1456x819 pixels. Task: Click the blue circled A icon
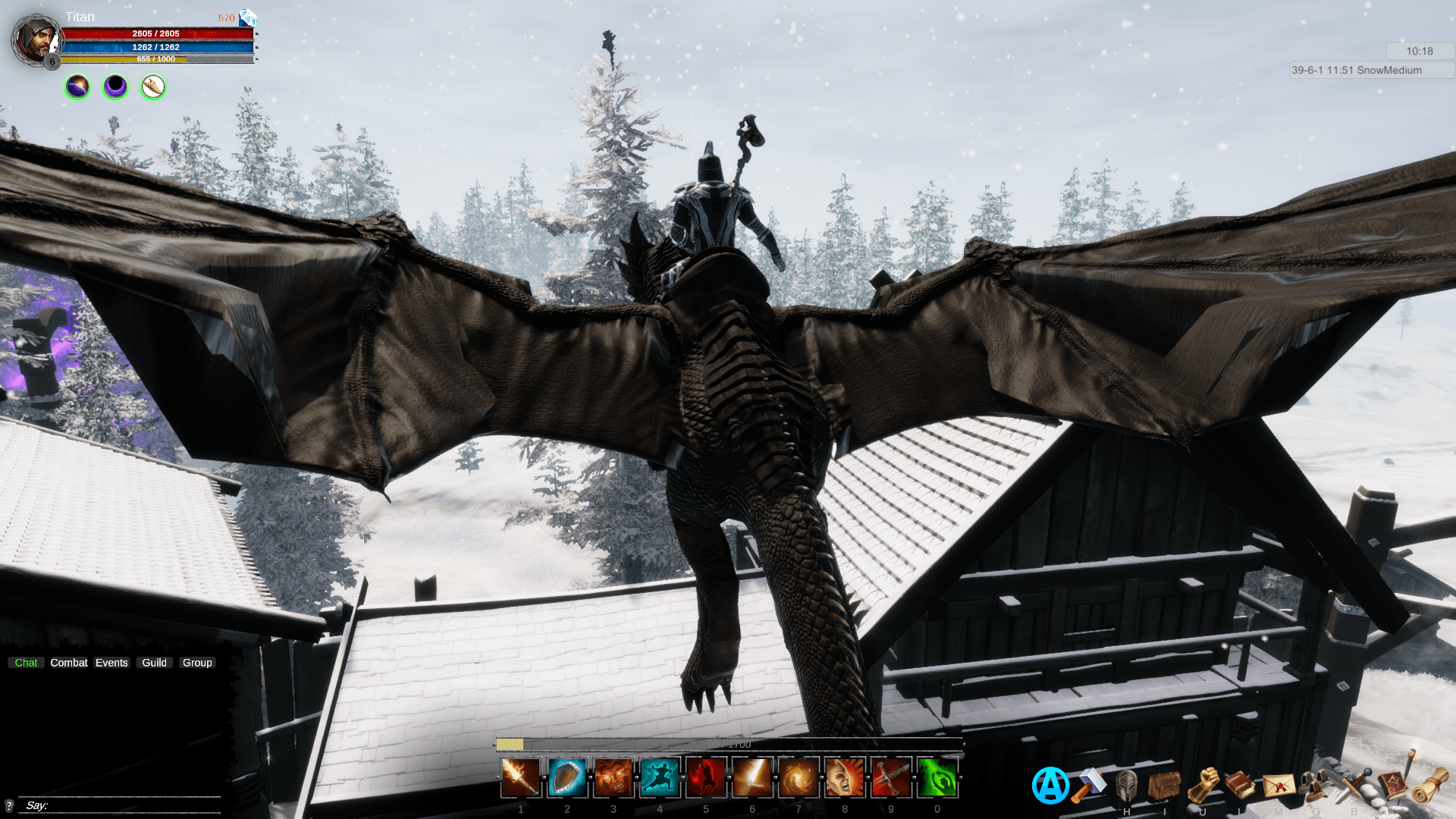[x=1050, y=786]
